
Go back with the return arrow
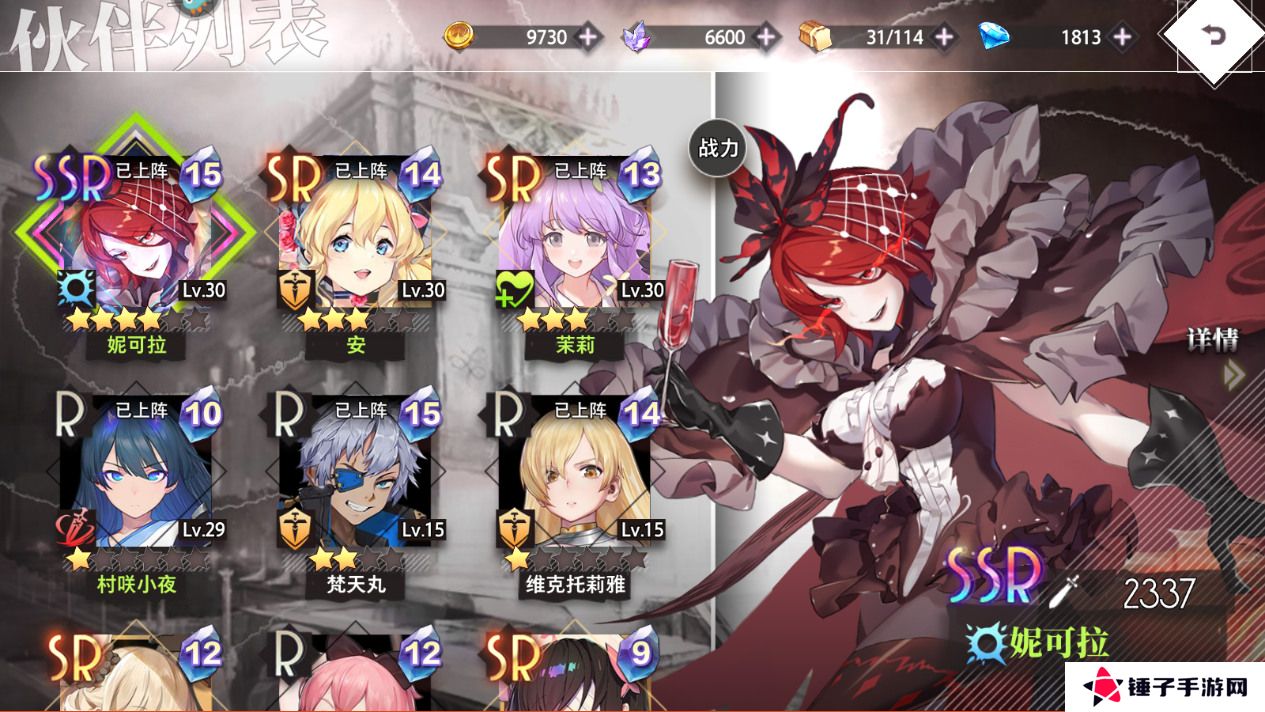tap(1214, 37)
